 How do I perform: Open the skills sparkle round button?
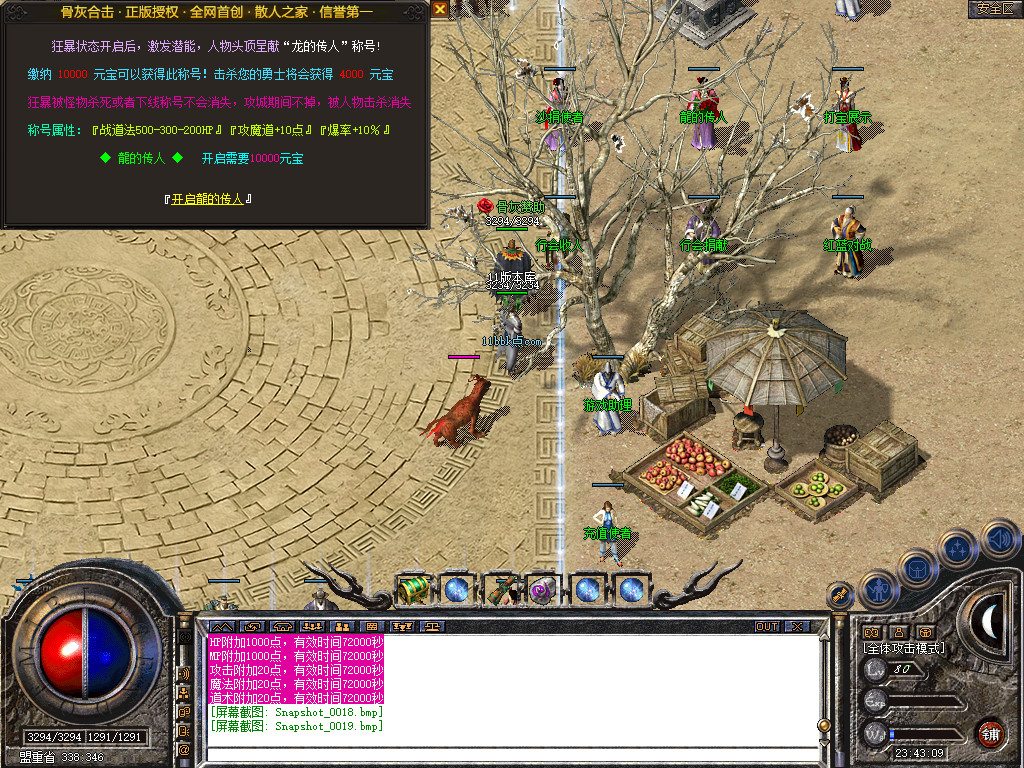(x=958, y=548)
